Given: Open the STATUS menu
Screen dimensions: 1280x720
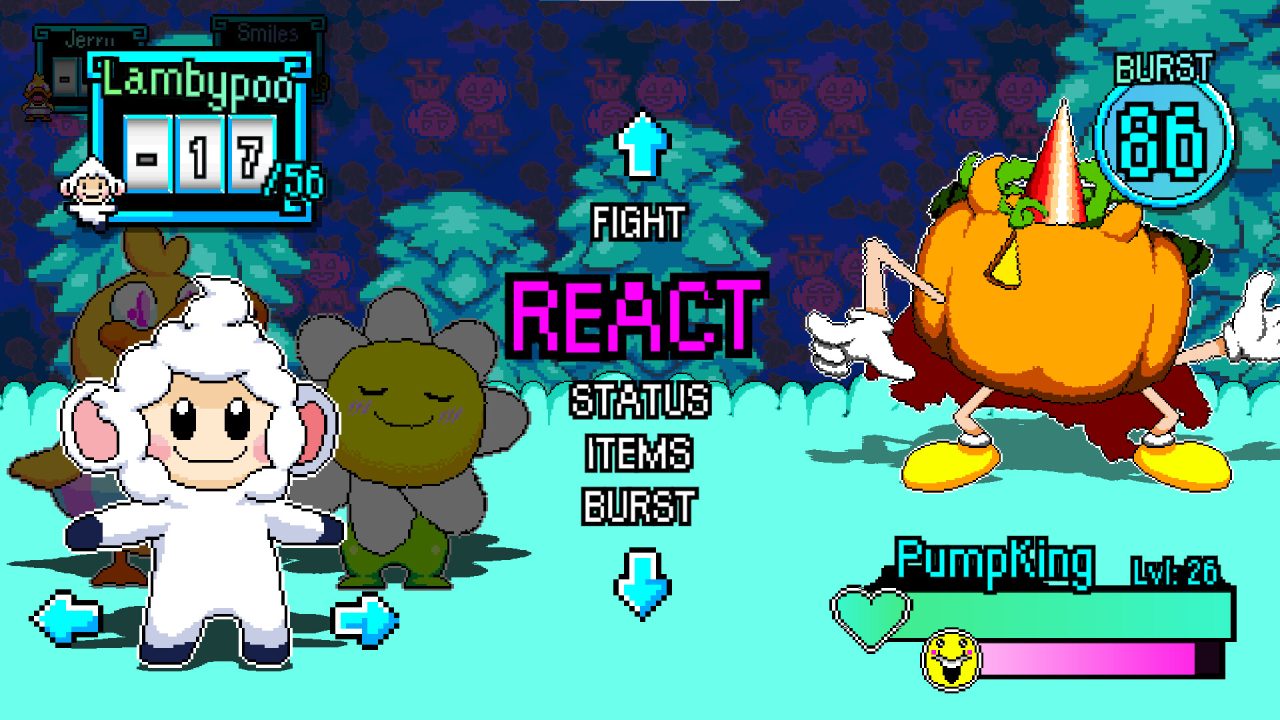Looking at the screenshot, I should (x=640, y=400).
